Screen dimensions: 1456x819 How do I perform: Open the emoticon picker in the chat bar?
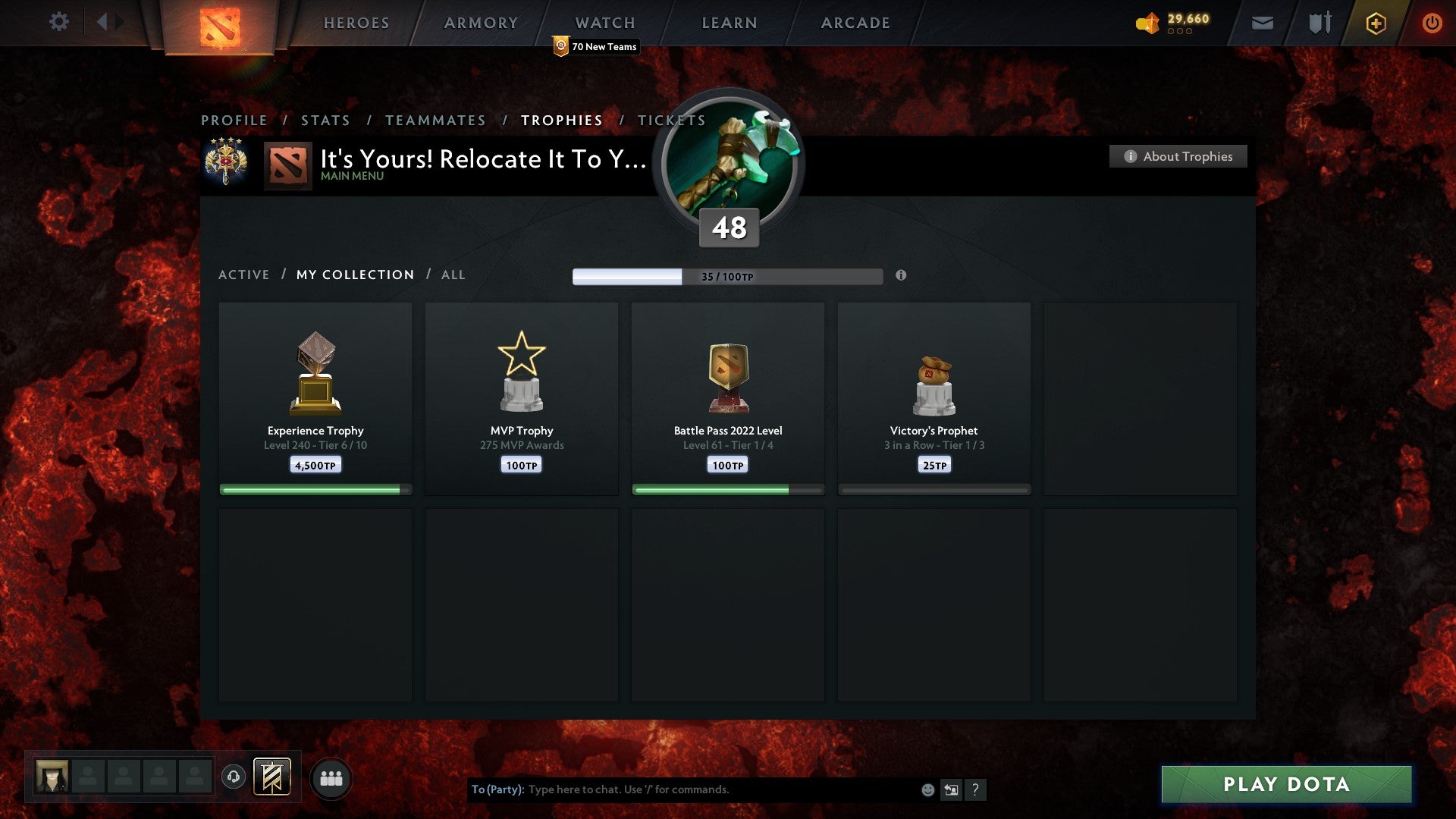pyautogui.click(x=927, y=789)
